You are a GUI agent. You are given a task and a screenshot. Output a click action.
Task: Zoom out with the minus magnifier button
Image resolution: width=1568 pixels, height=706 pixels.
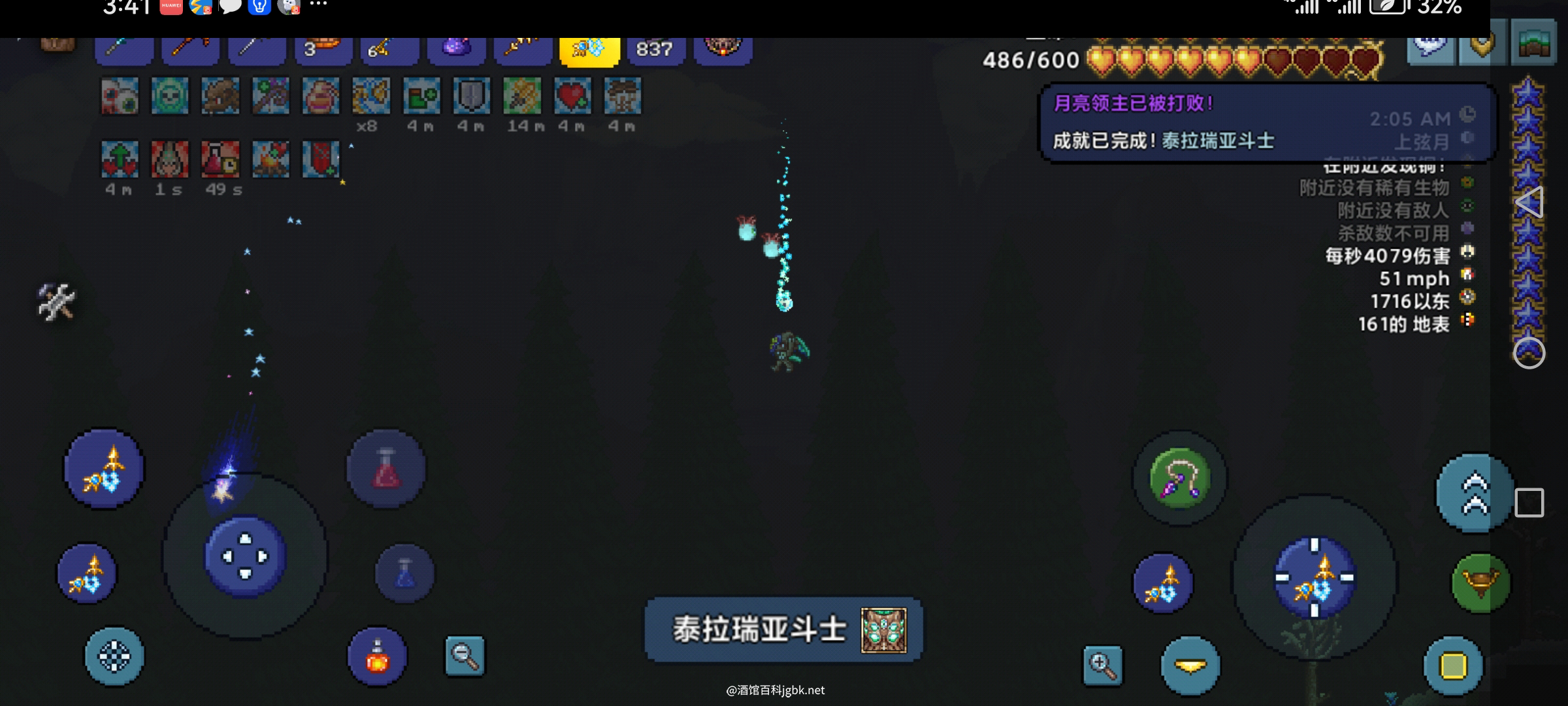(465, 655)
